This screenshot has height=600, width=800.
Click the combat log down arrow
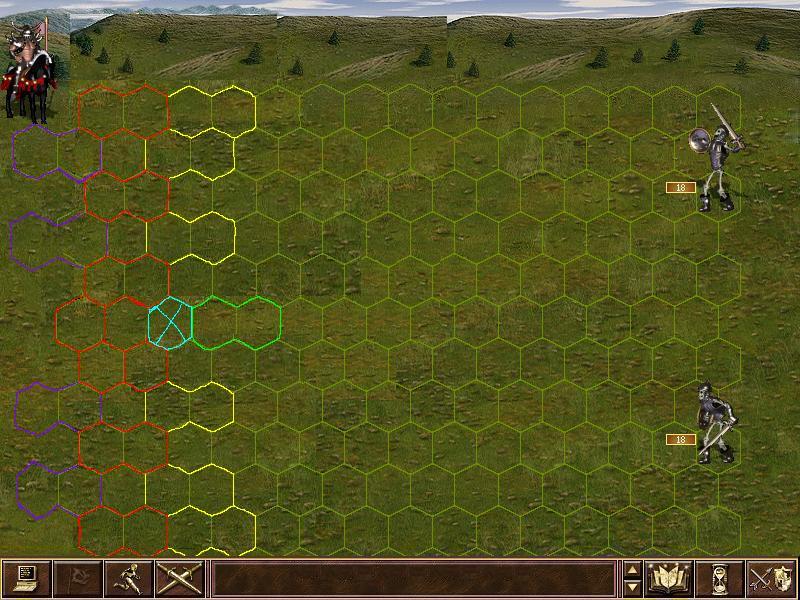click(x=632, y=587)
